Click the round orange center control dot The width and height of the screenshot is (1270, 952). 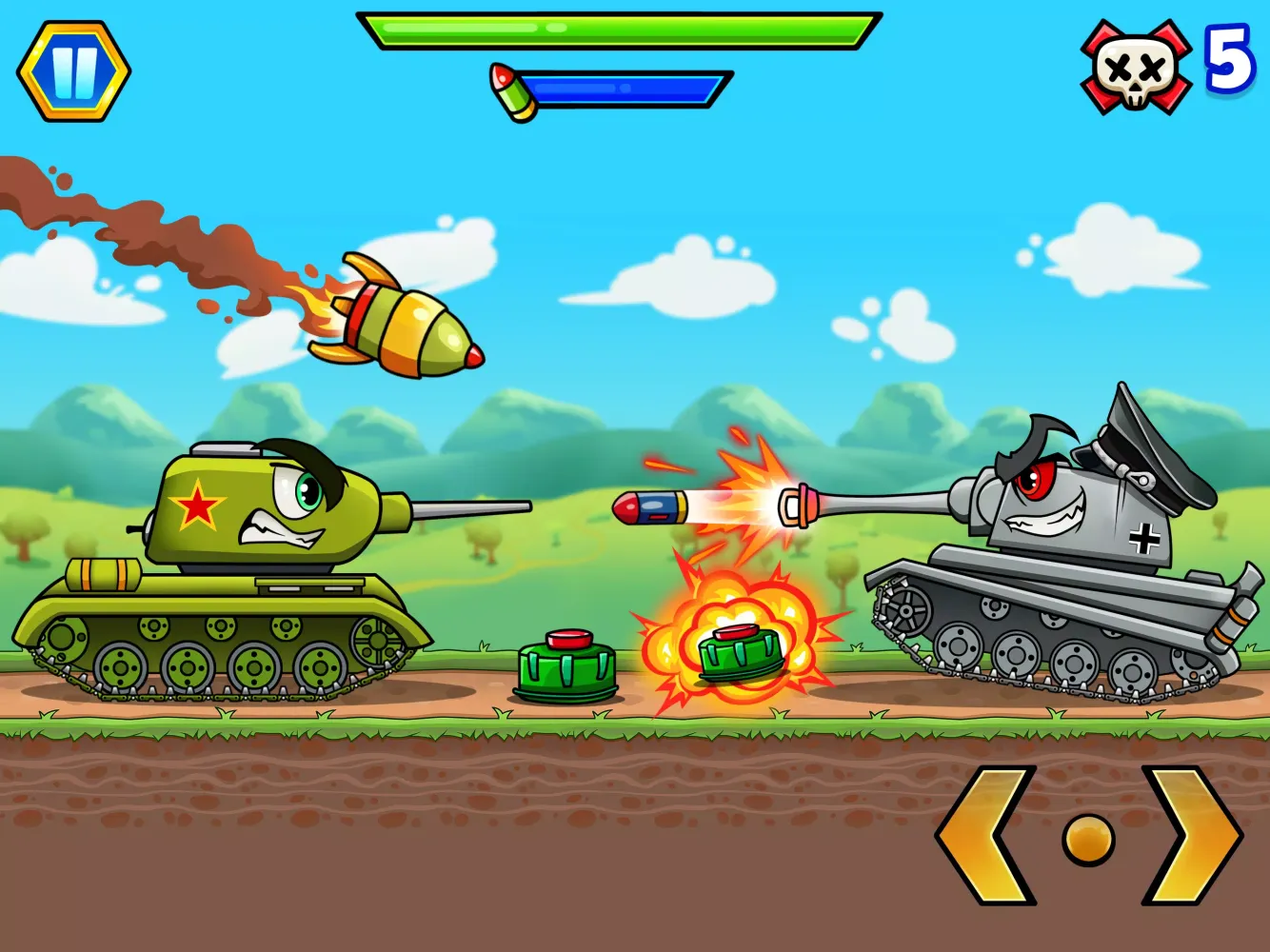tap(1088, 840)
